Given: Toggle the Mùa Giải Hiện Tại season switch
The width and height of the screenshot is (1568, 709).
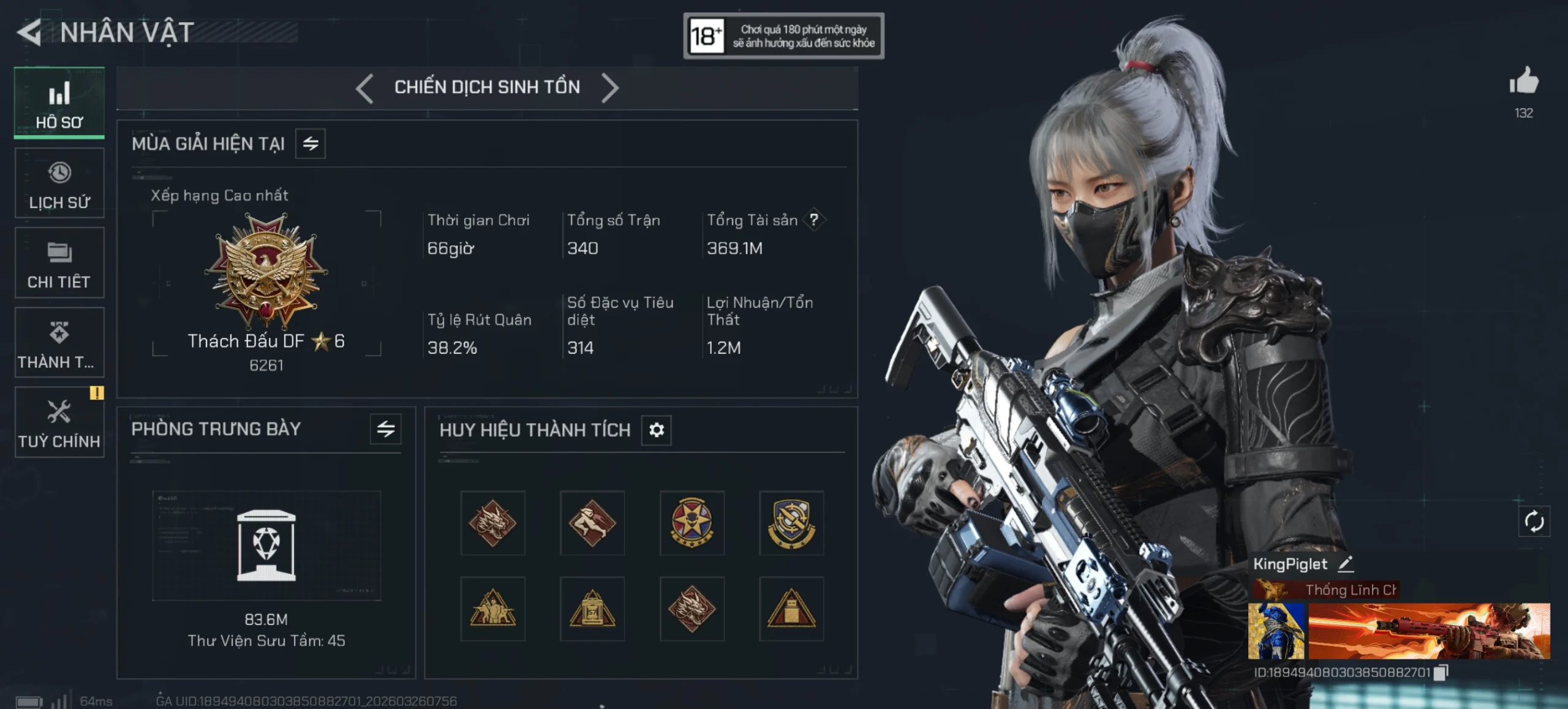Looking at the screenshot, I should [311, 144].
